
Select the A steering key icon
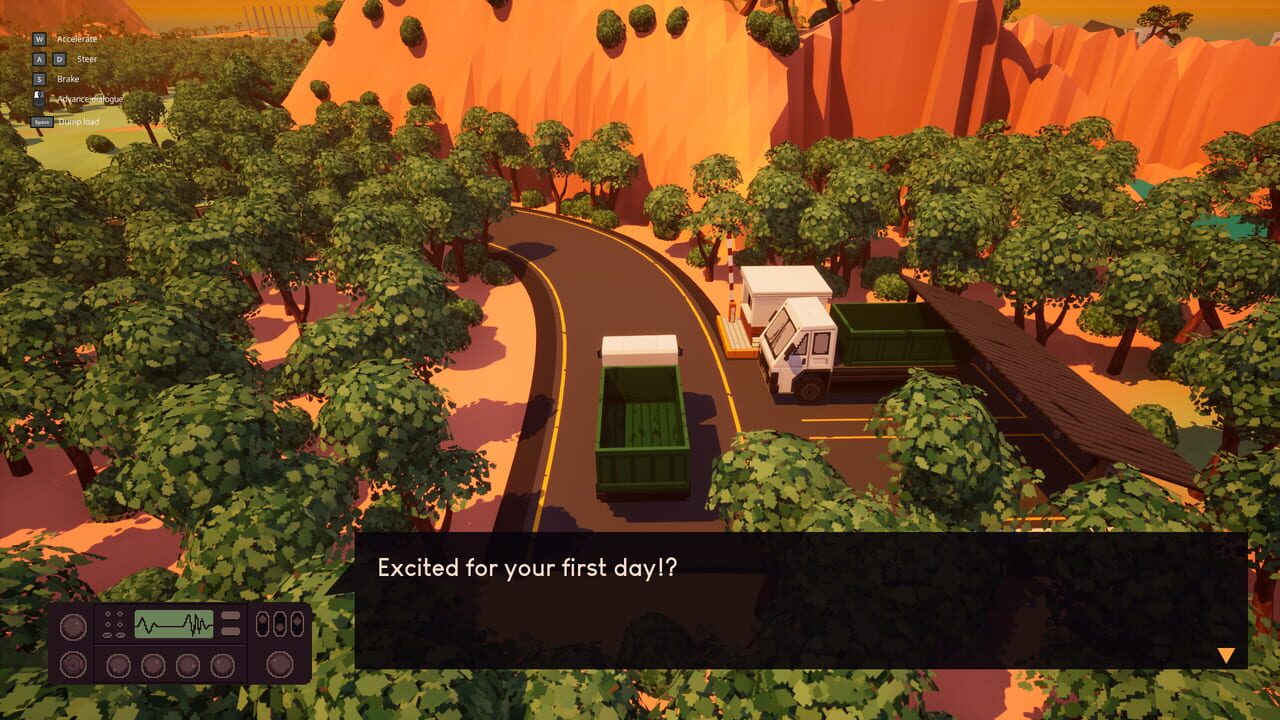(39, 58)
